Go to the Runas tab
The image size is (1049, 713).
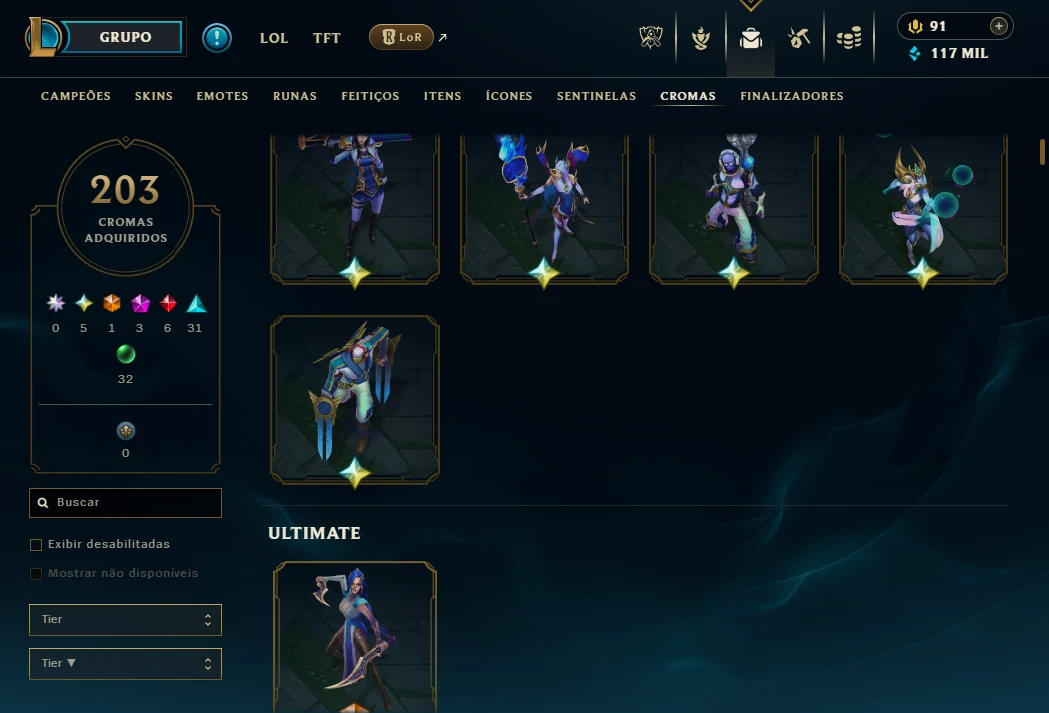tap(295, 96)
